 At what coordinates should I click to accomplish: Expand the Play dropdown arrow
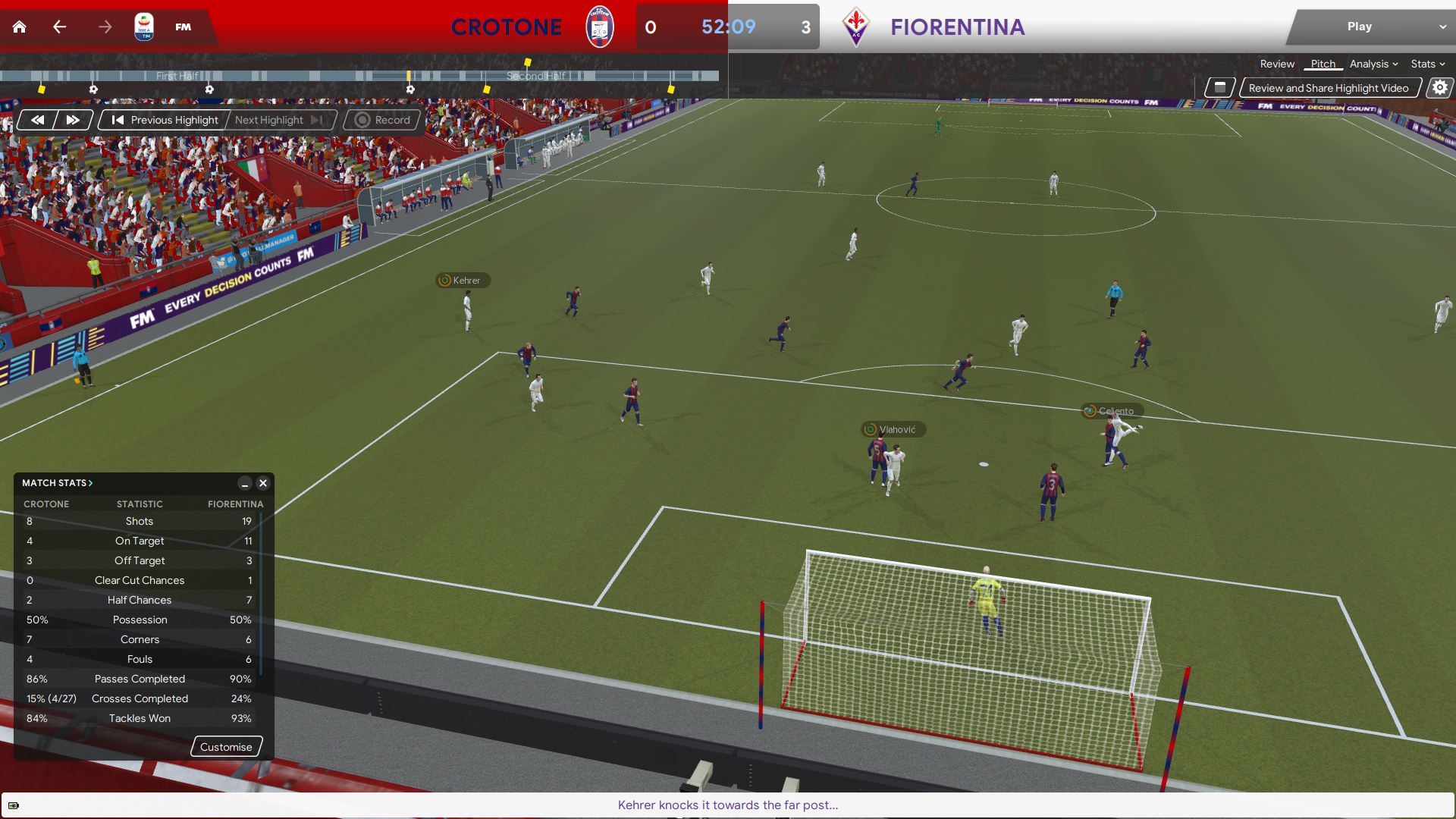(x=1442, y=27)
